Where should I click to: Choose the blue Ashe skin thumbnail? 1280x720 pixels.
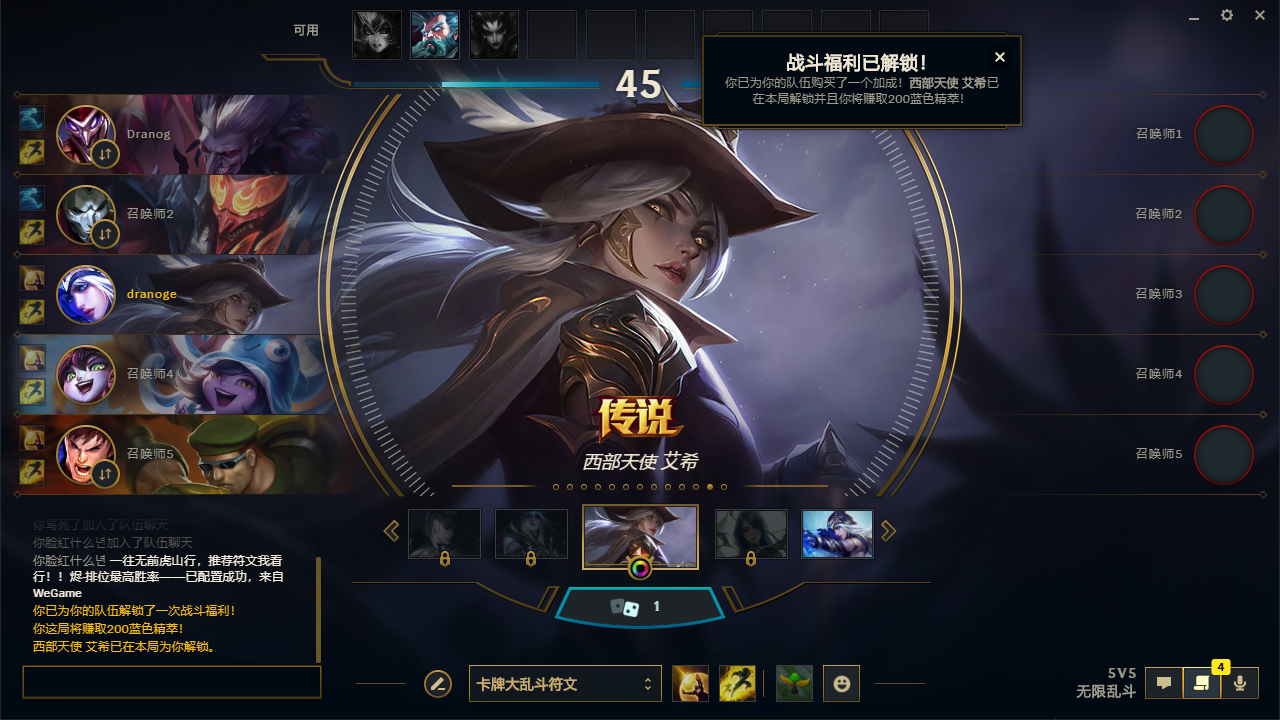837,534
